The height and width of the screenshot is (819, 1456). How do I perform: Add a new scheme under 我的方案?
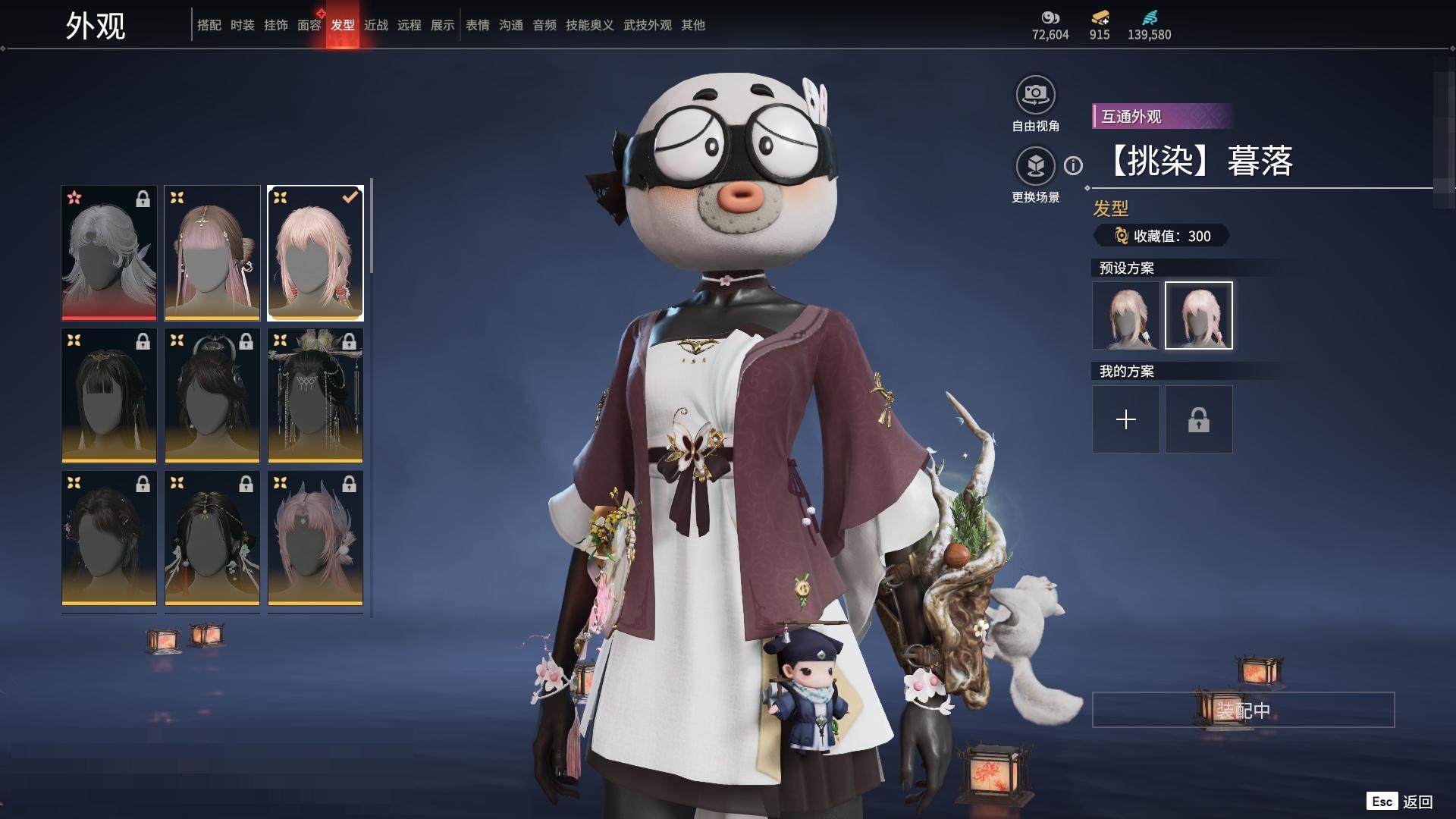1125,419
